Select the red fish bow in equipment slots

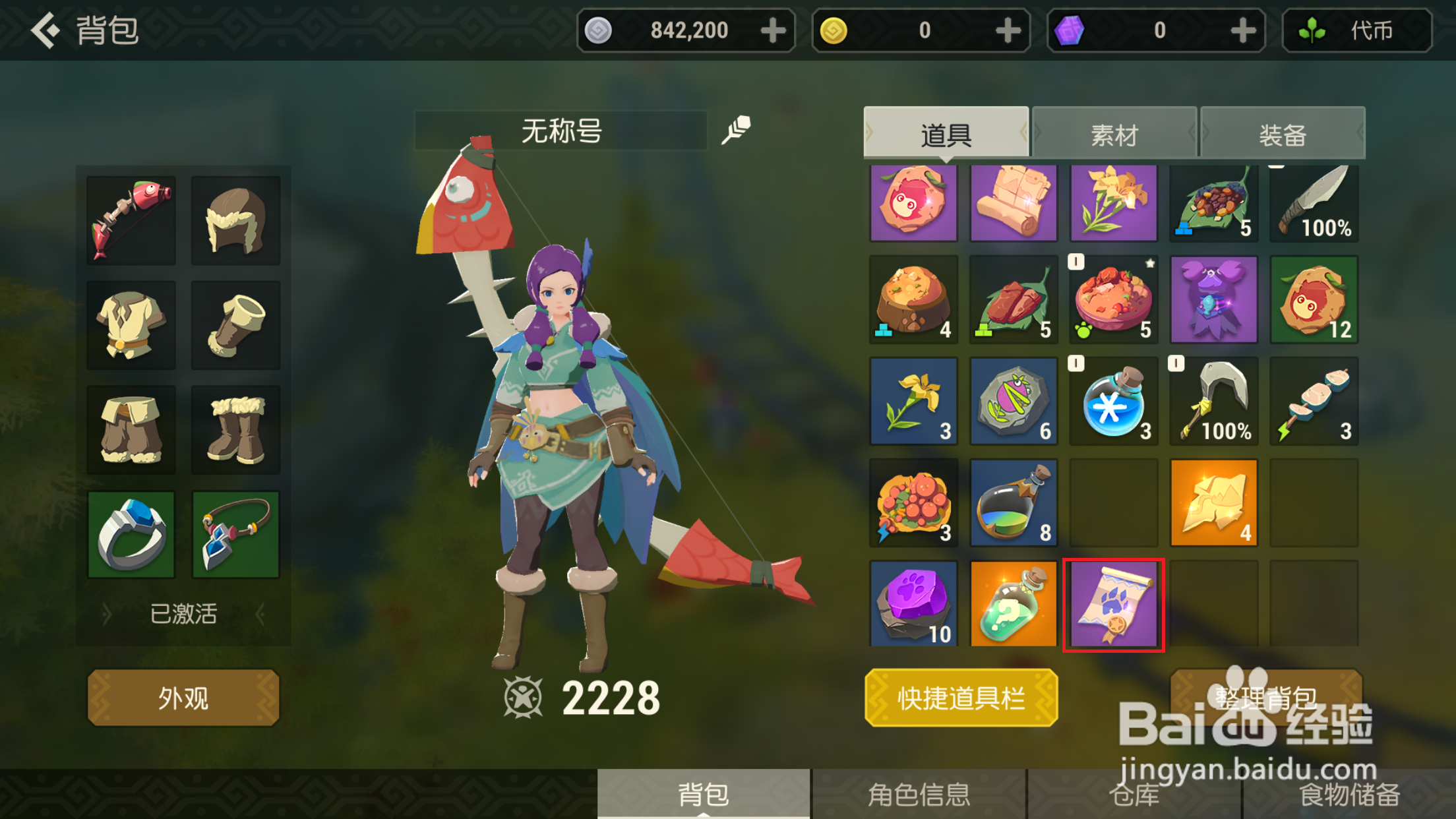tap(131, 218)
